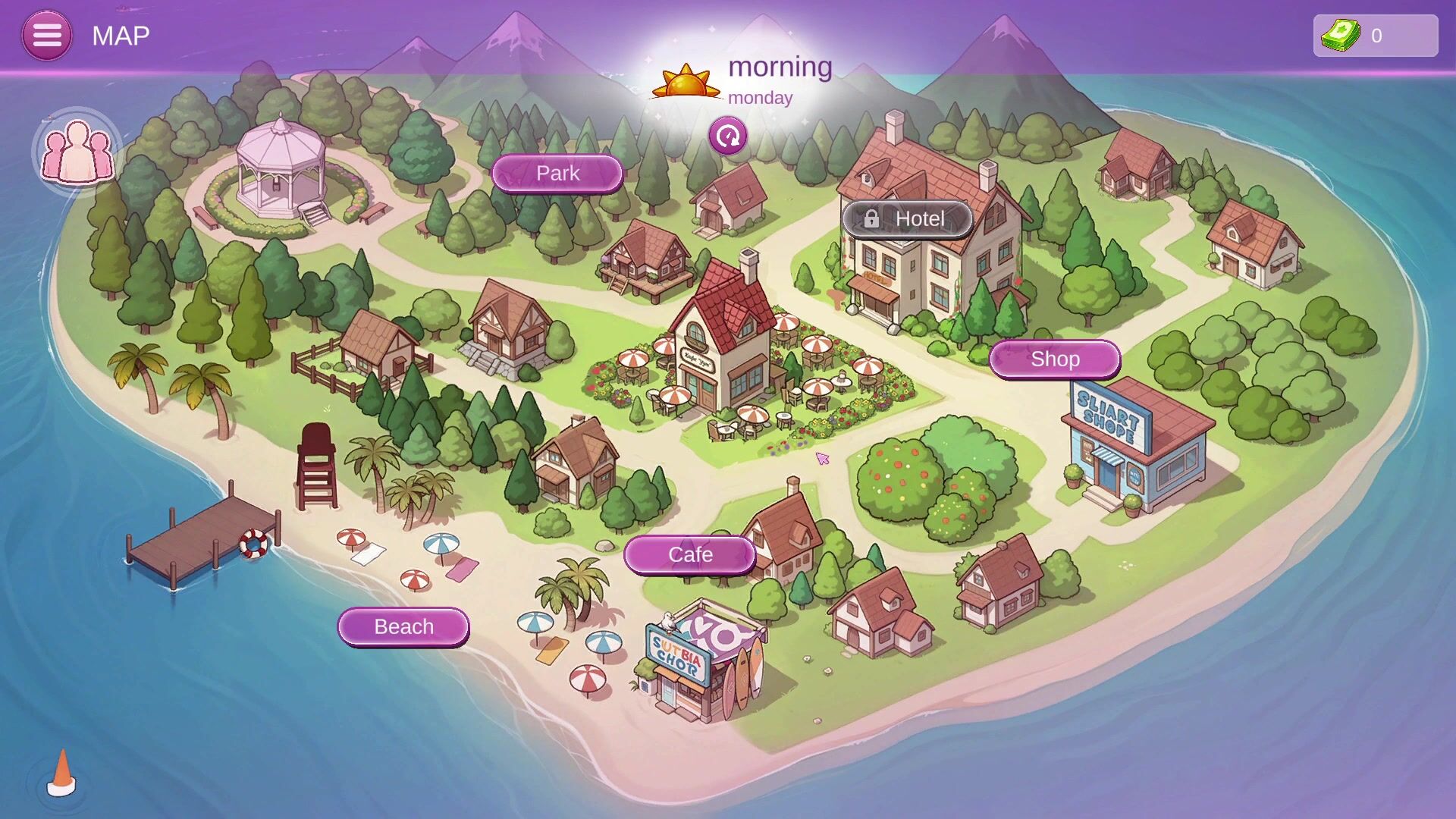
Task: Travel to the Park location
Action: 557,174
